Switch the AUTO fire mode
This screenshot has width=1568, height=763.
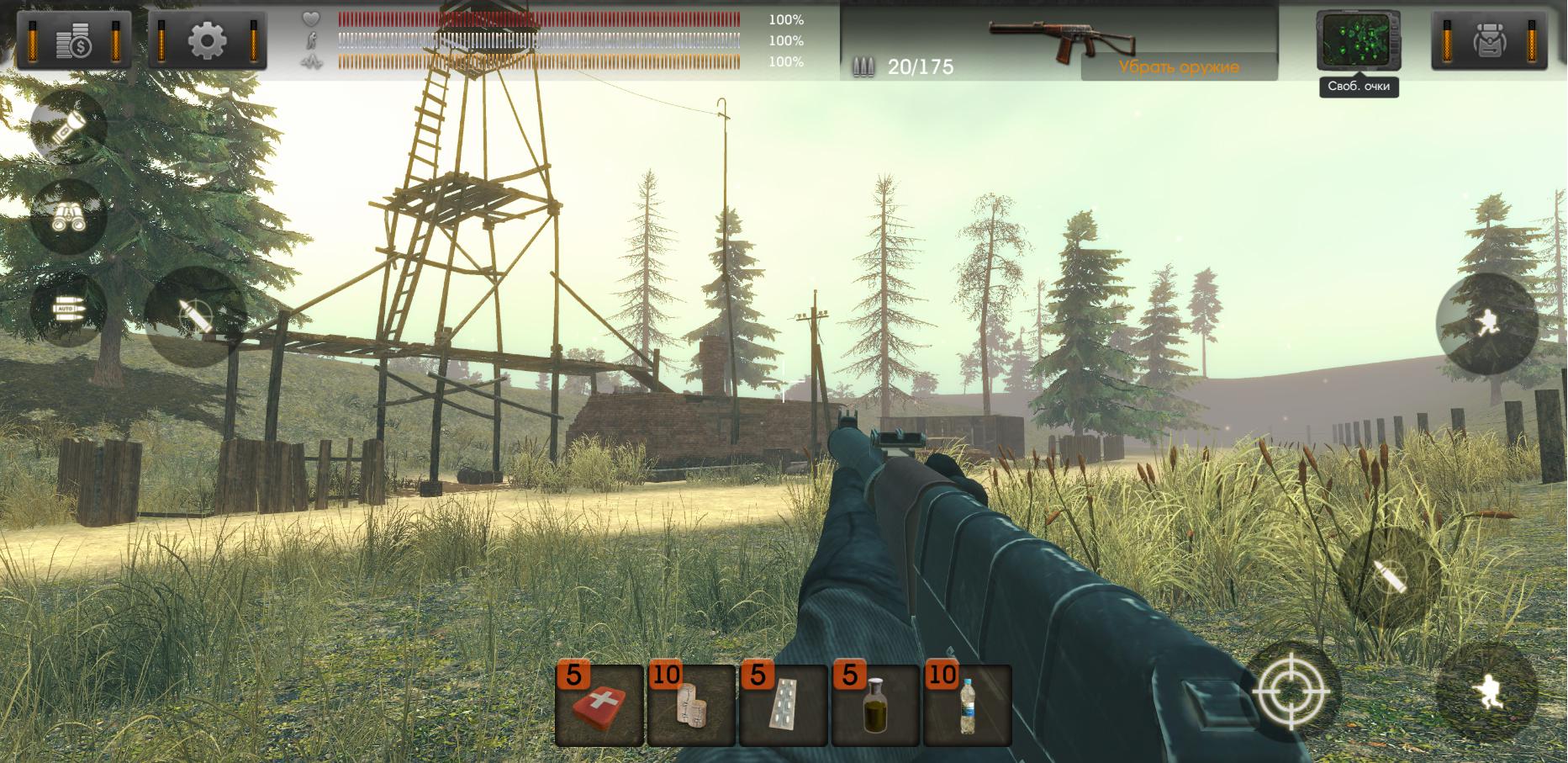(x=67, y=308)
